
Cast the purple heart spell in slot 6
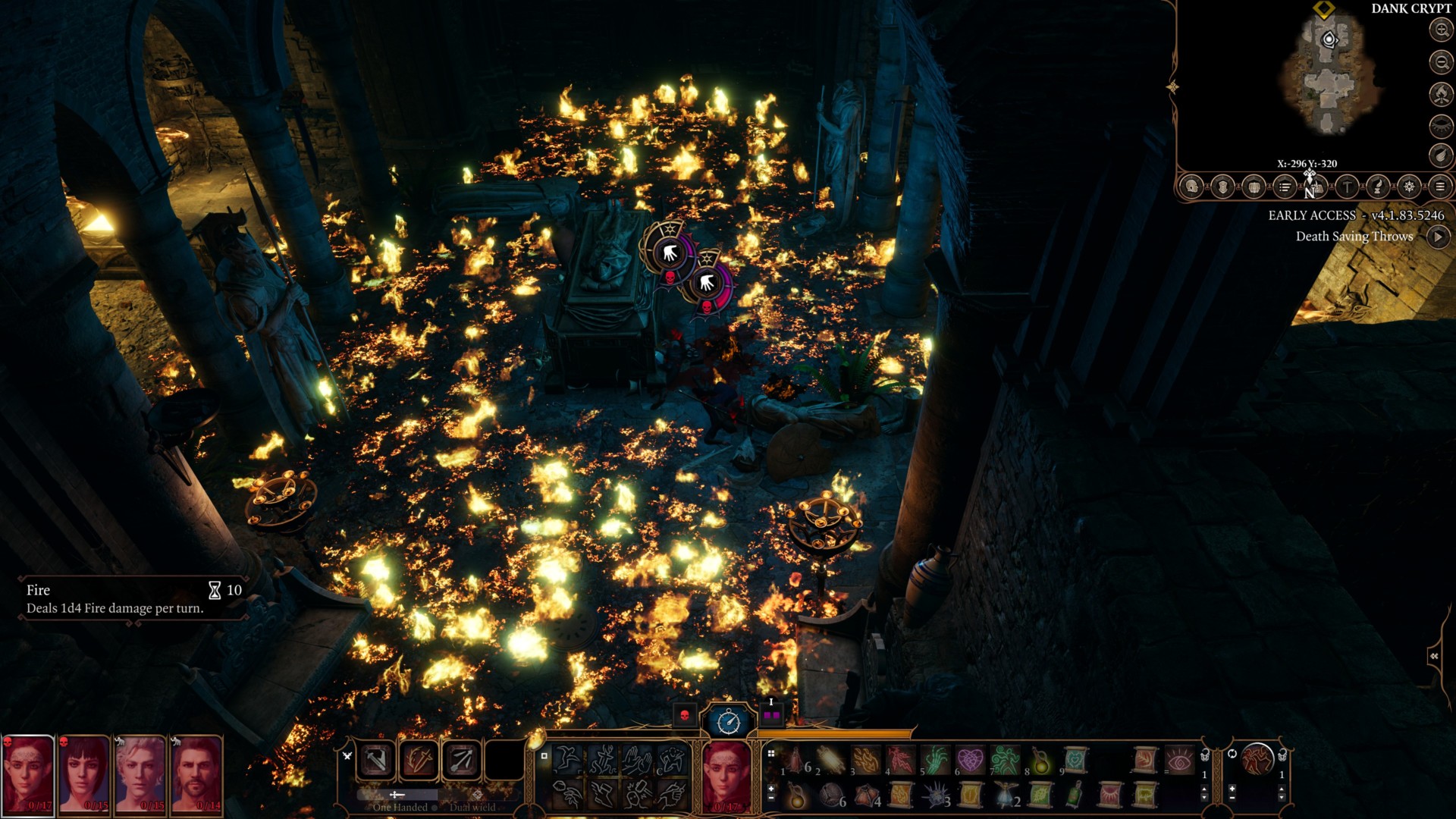click(x=970, y=759)
